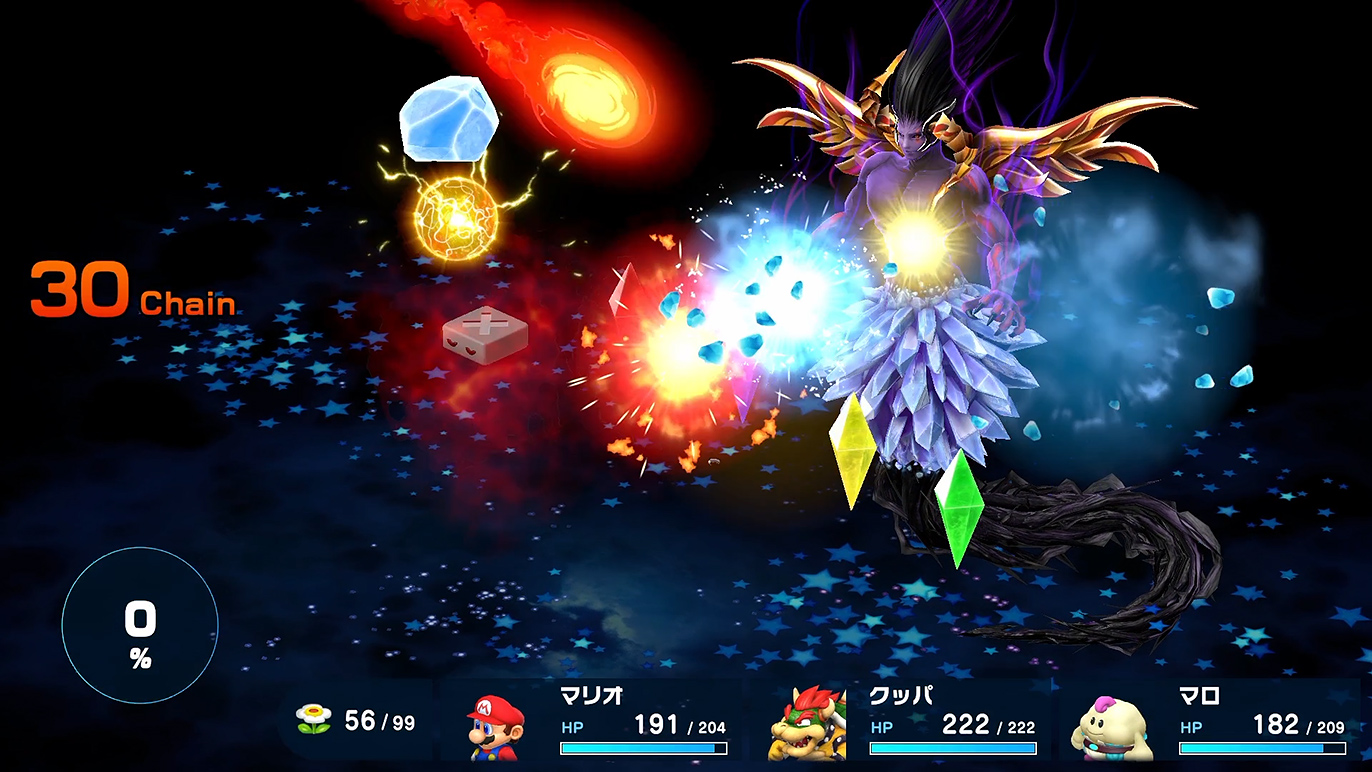The width and height of the screenshot is (1372, 772).
Task: Click the icy boulder above the thunder orb
Action: coord(452,120)
